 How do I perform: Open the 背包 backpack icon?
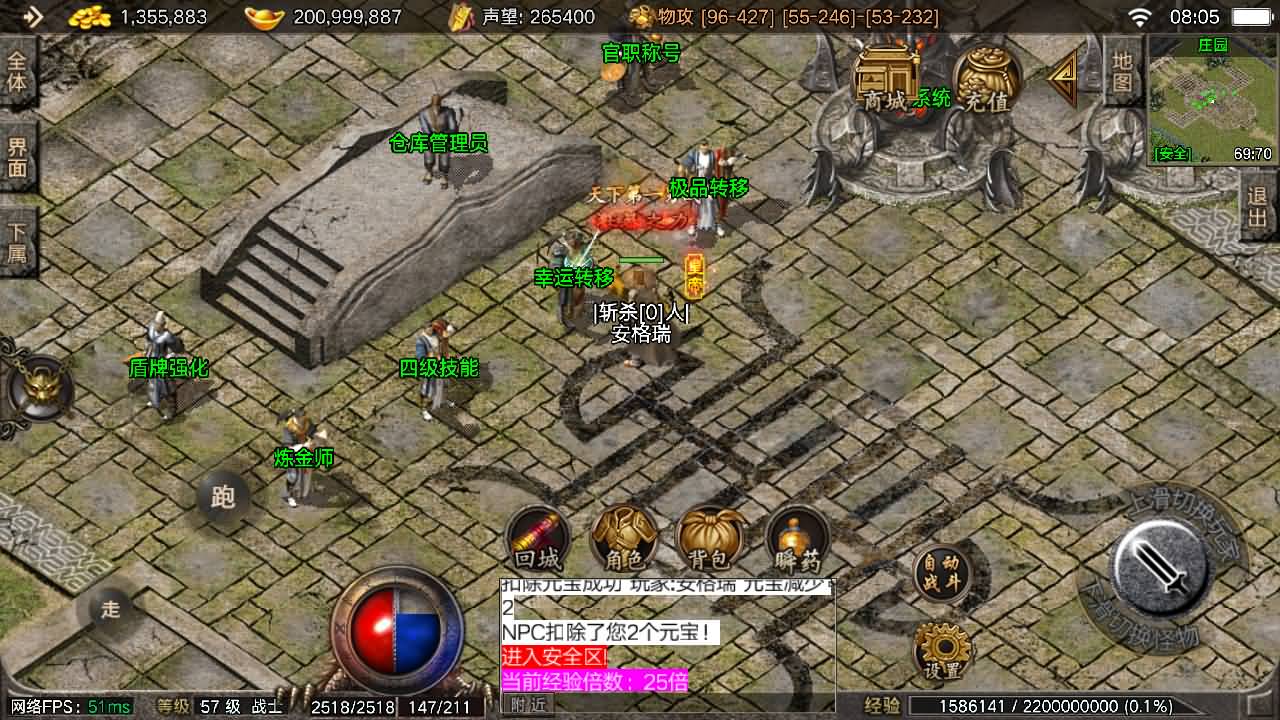pos(708,540)
